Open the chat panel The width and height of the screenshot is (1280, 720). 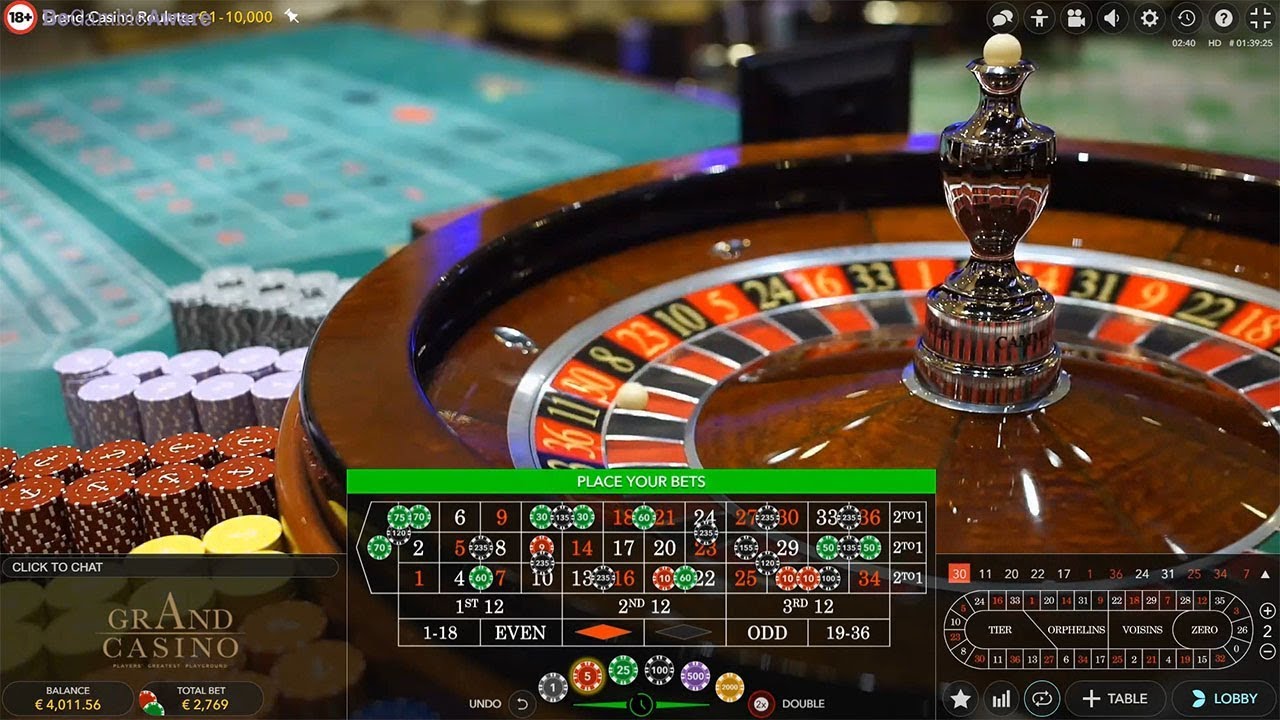(1003, 18)
